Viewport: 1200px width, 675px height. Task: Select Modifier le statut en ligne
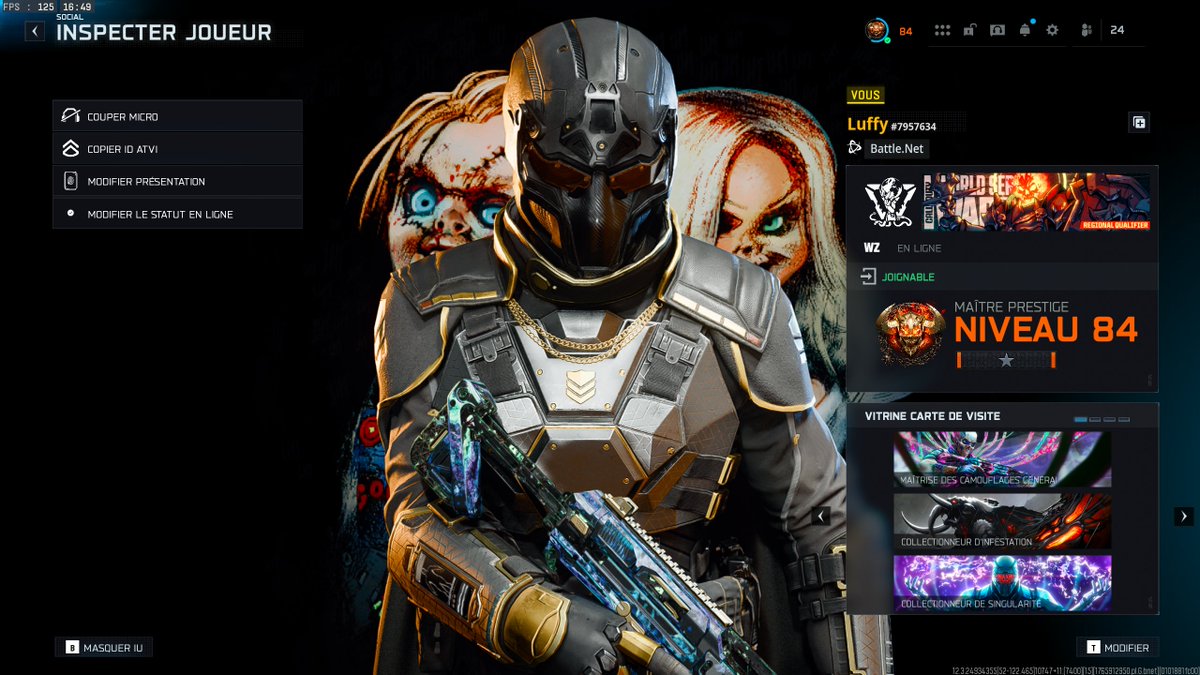pyautogui.click(x=177, y=214)
